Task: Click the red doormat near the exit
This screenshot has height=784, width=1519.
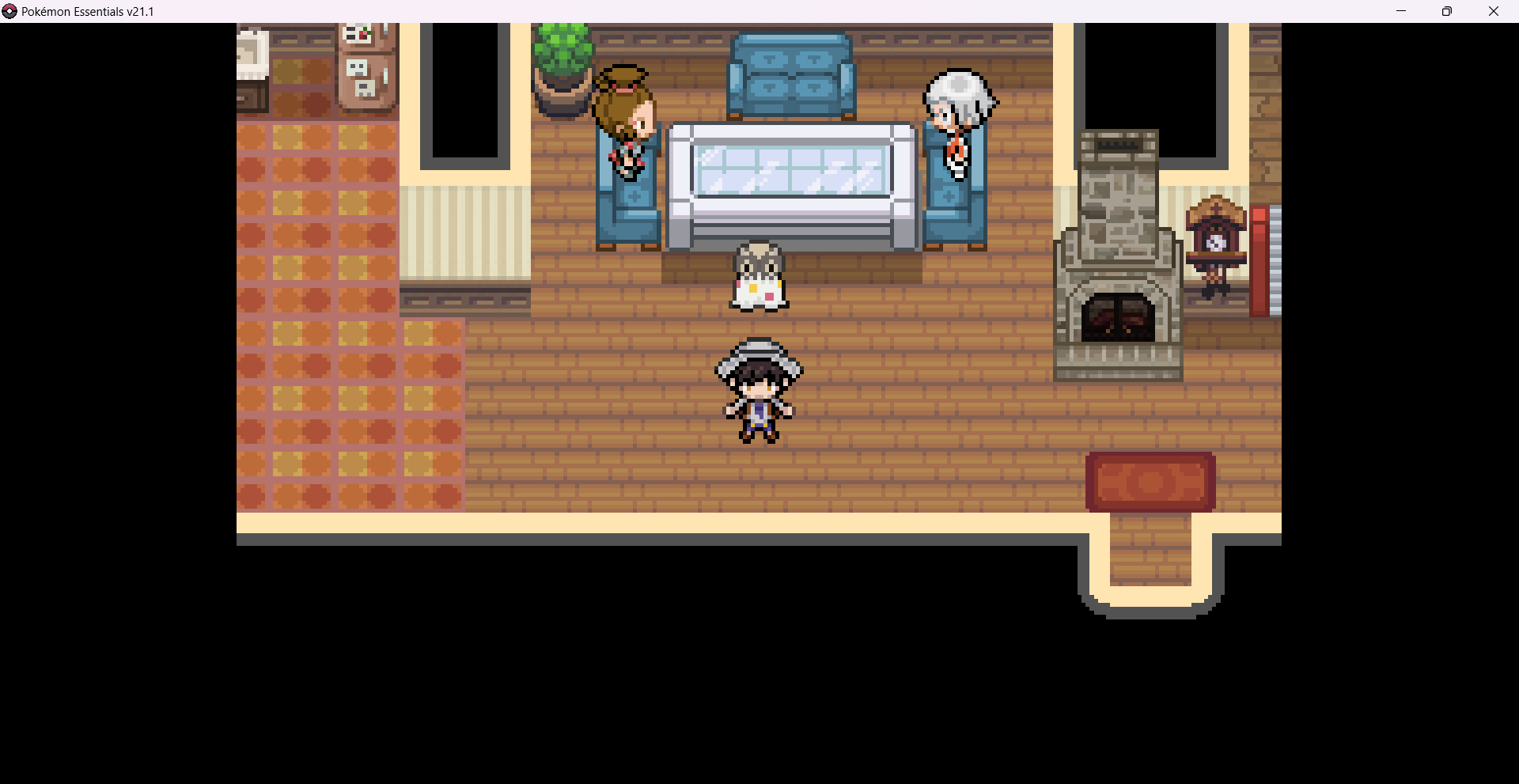Action: pos(1149,481)
